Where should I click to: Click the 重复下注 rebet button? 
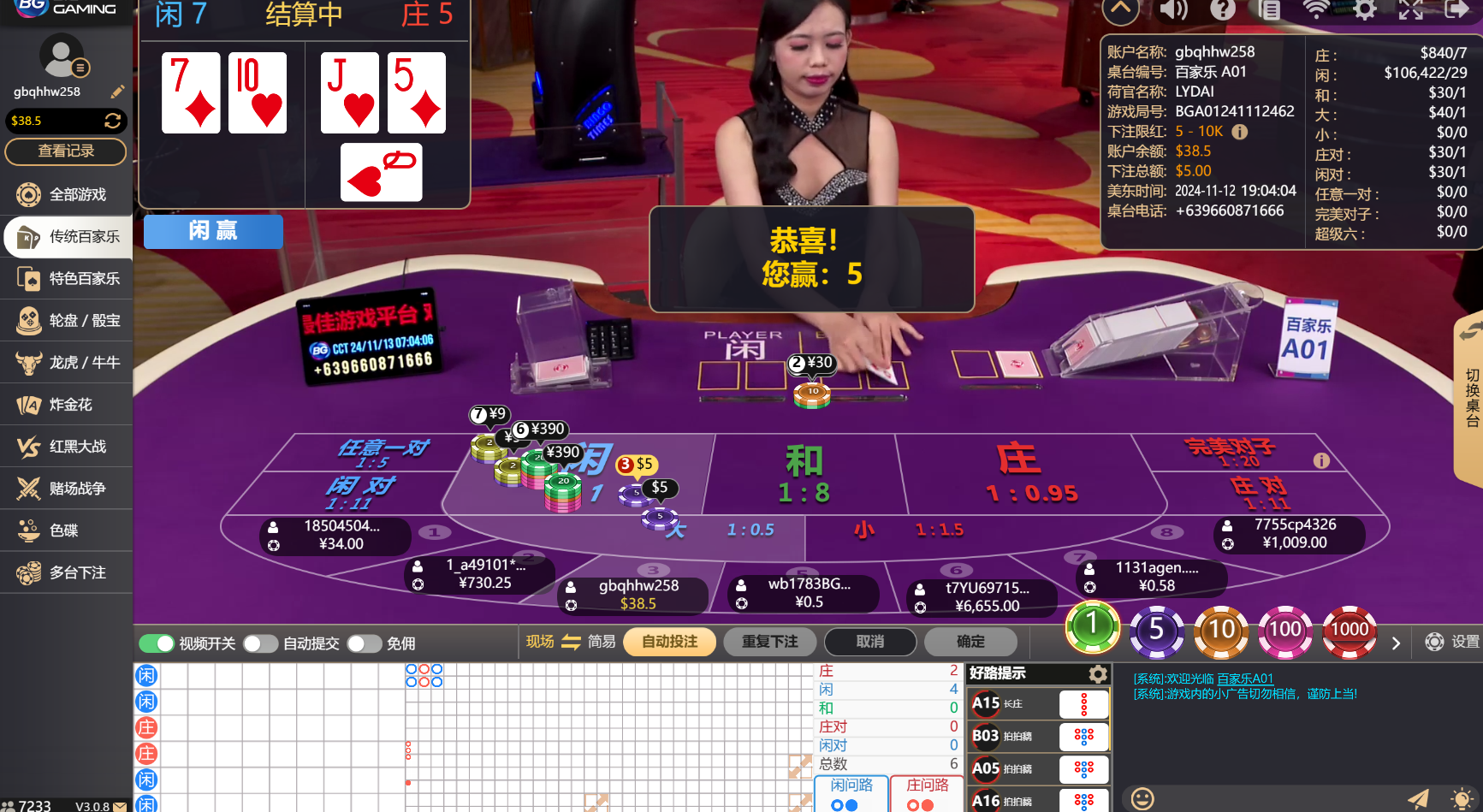(769, 641)
